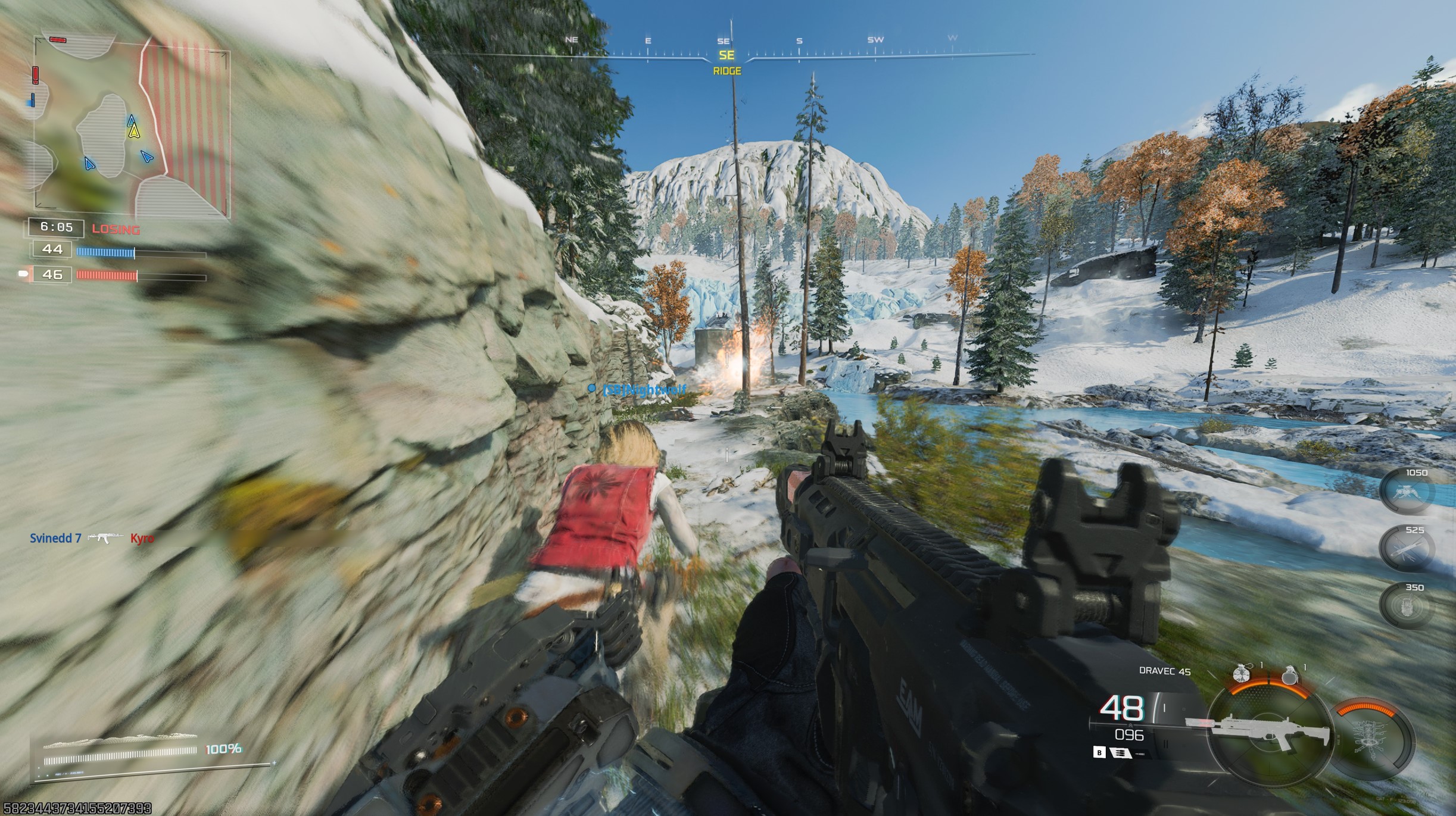Viewport: 1456px width, 816px height.
Task: Select the lethal frag grenade icon
Action: coord(1289,674)
